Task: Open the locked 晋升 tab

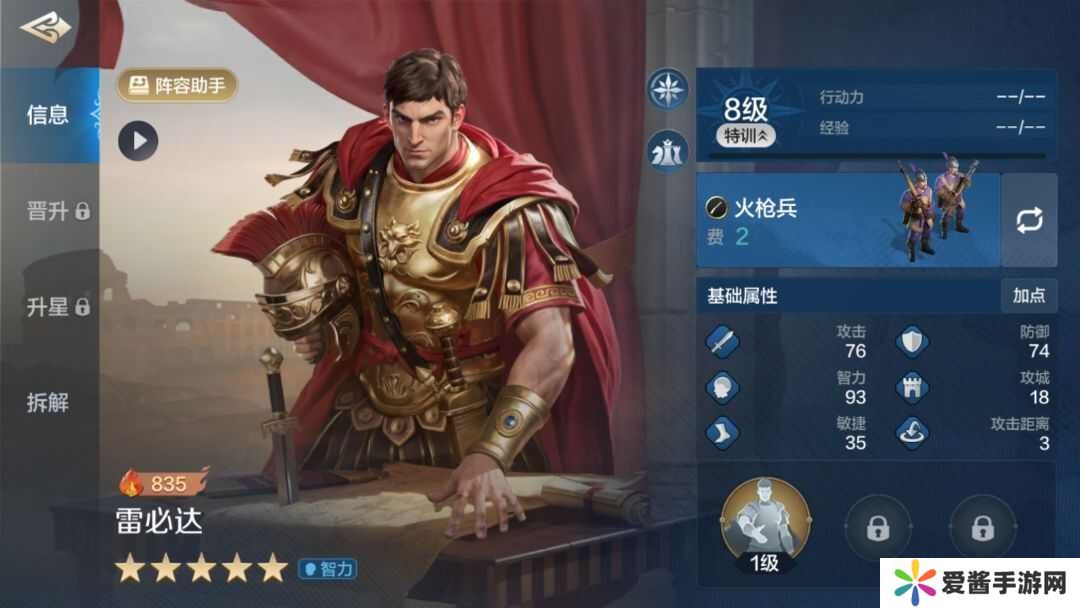Action: pos(57,211)
